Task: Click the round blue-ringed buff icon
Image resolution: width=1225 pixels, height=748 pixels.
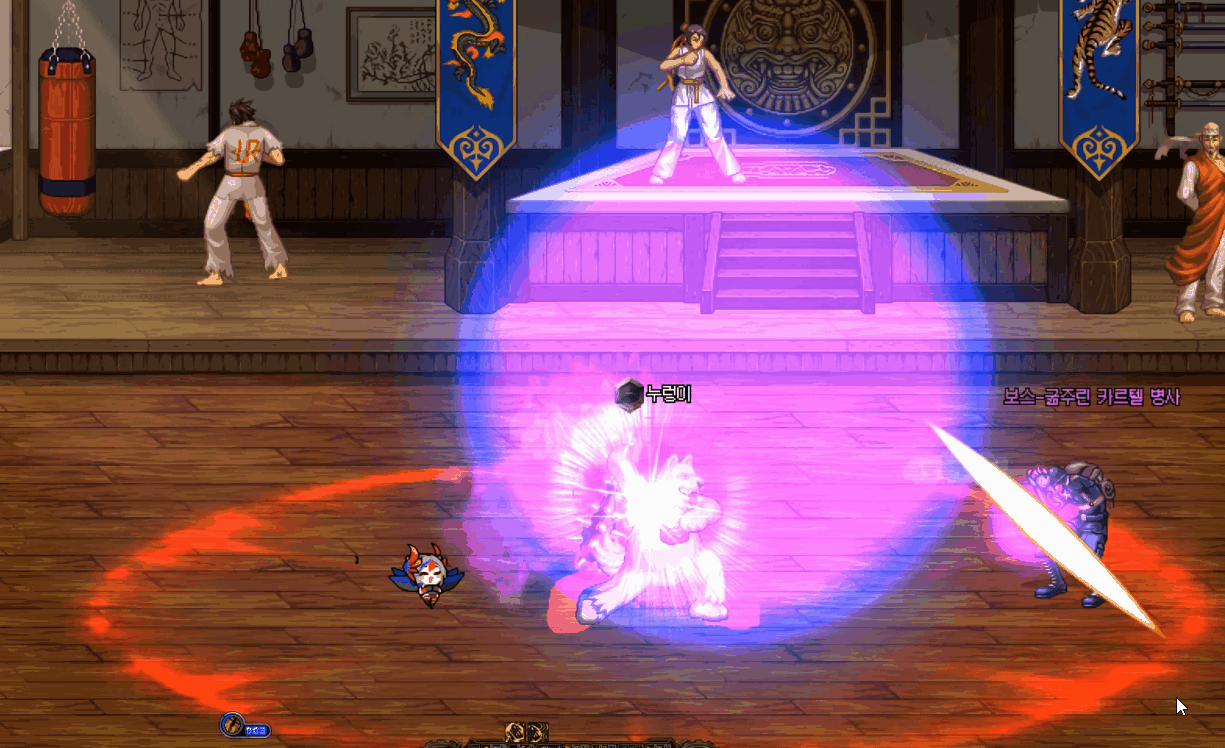Action: point(233,724)
